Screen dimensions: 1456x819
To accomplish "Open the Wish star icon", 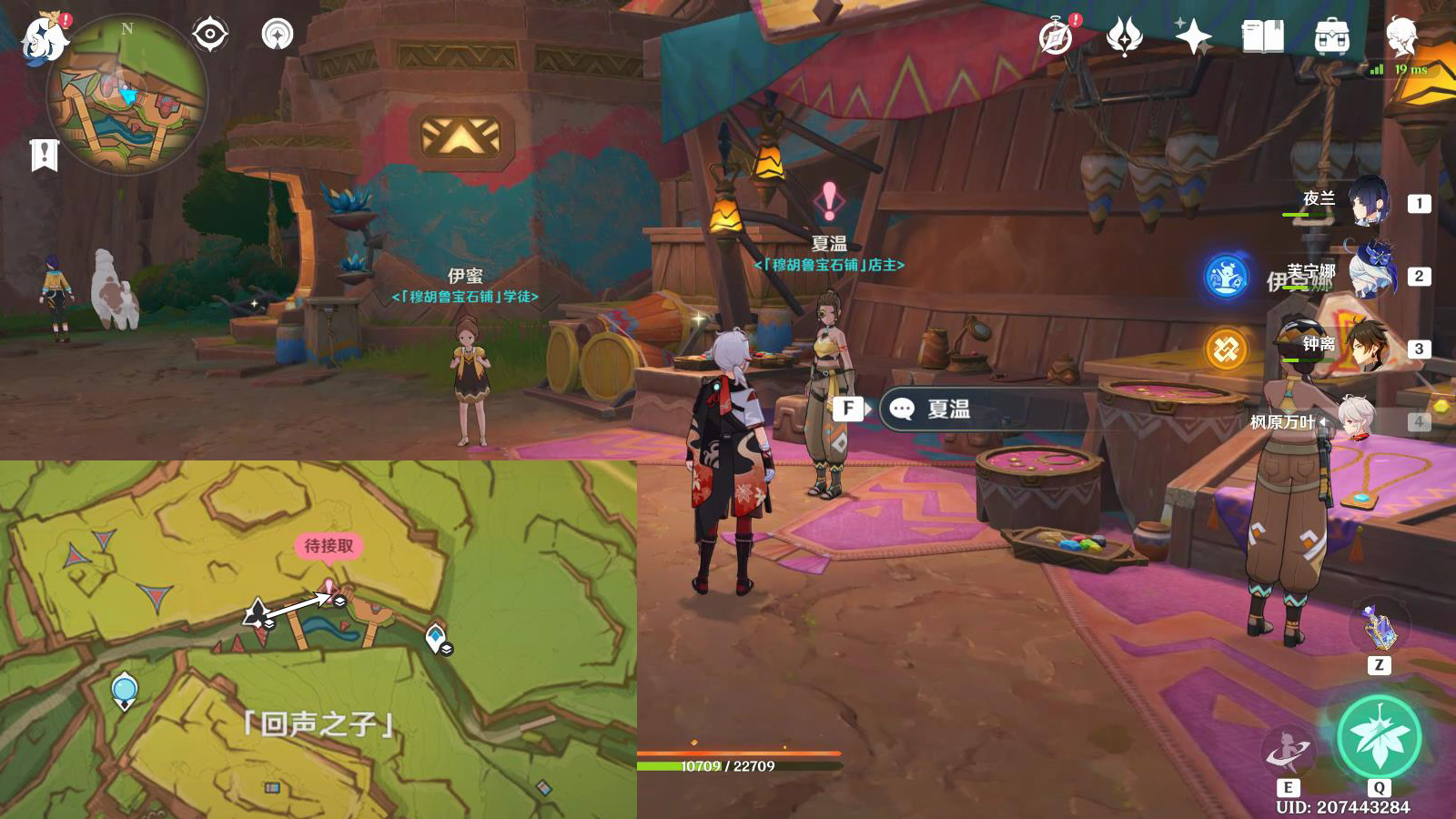I will [x=1192, y=36].
